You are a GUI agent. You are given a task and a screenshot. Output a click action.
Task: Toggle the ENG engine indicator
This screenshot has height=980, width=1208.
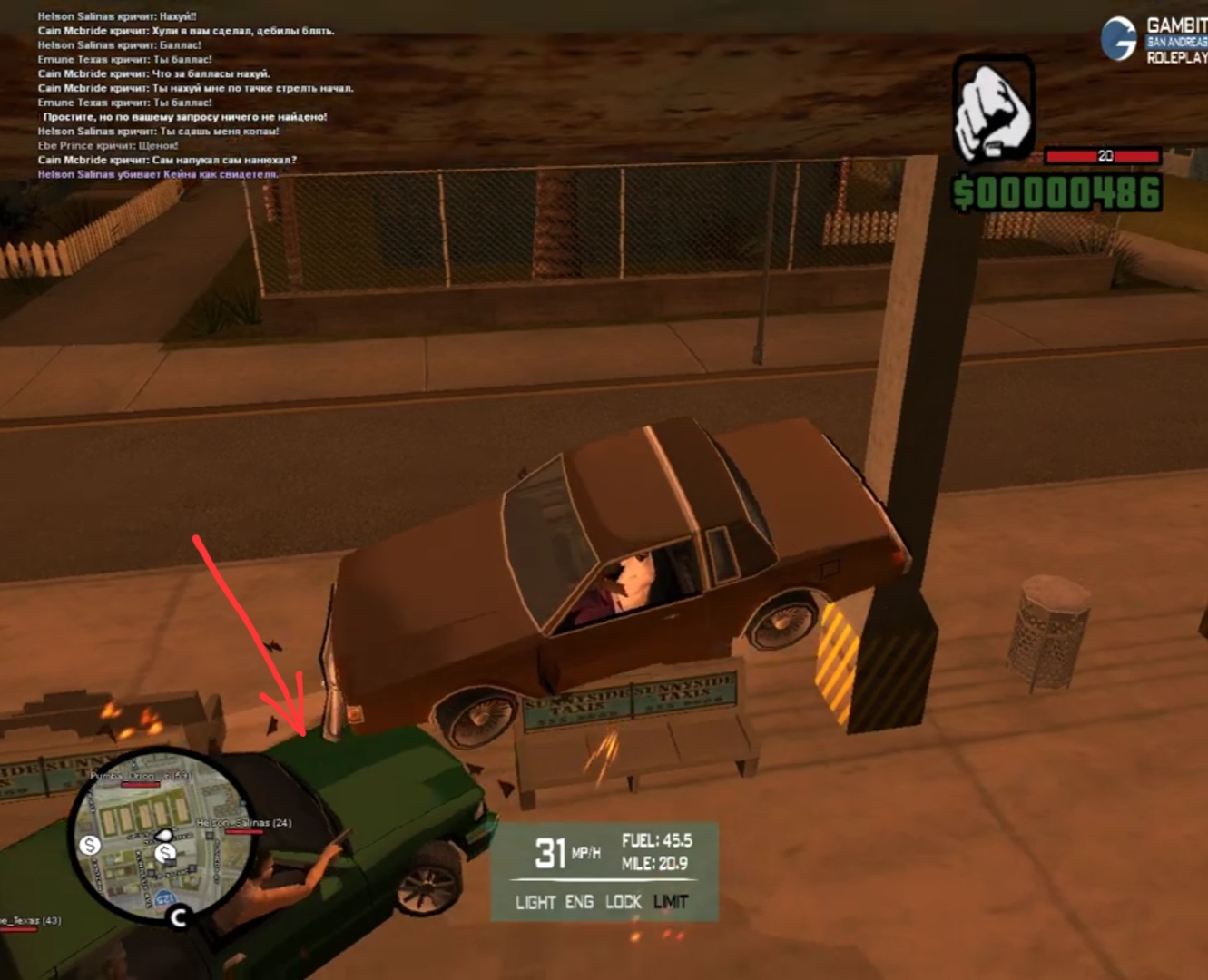[579, 902]
